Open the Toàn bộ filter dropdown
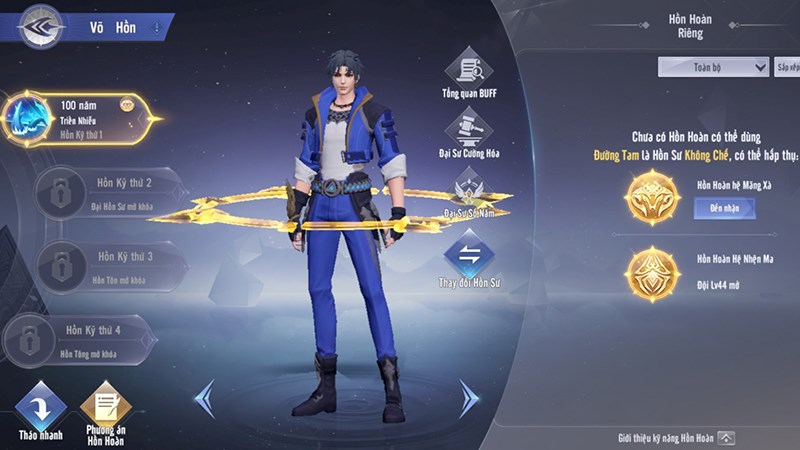This screenshot has height=450, width=800. (x=712, y=67)
